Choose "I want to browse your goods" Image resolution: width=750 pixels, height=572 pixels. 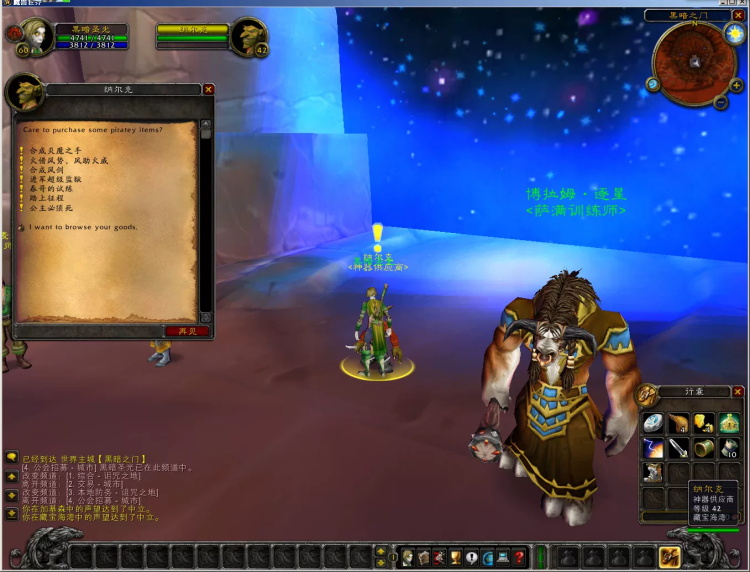[x=85, y=227]
